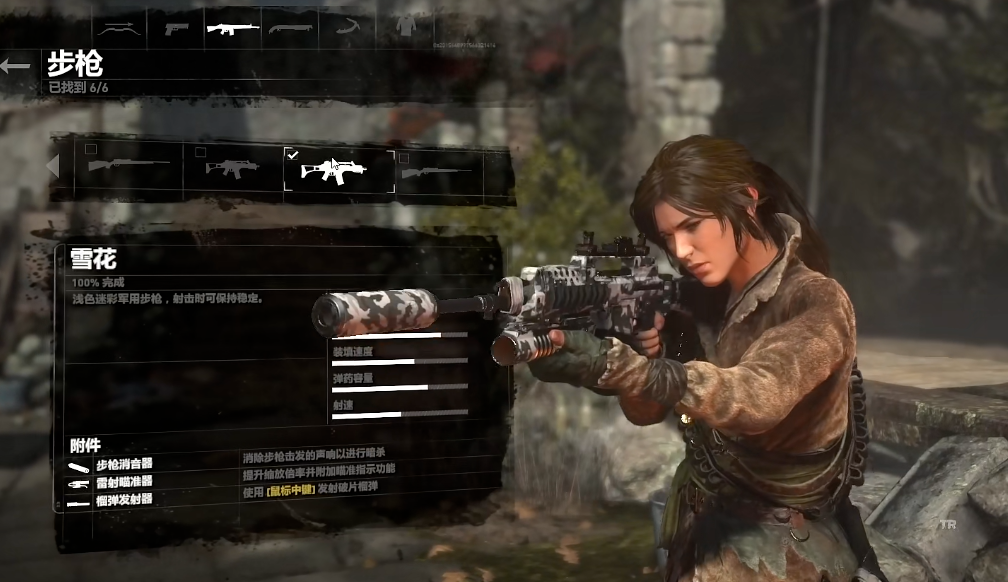Select the 雷射瞄准器 attachment row
1008x582 pixels.
(x=124, y=482)
